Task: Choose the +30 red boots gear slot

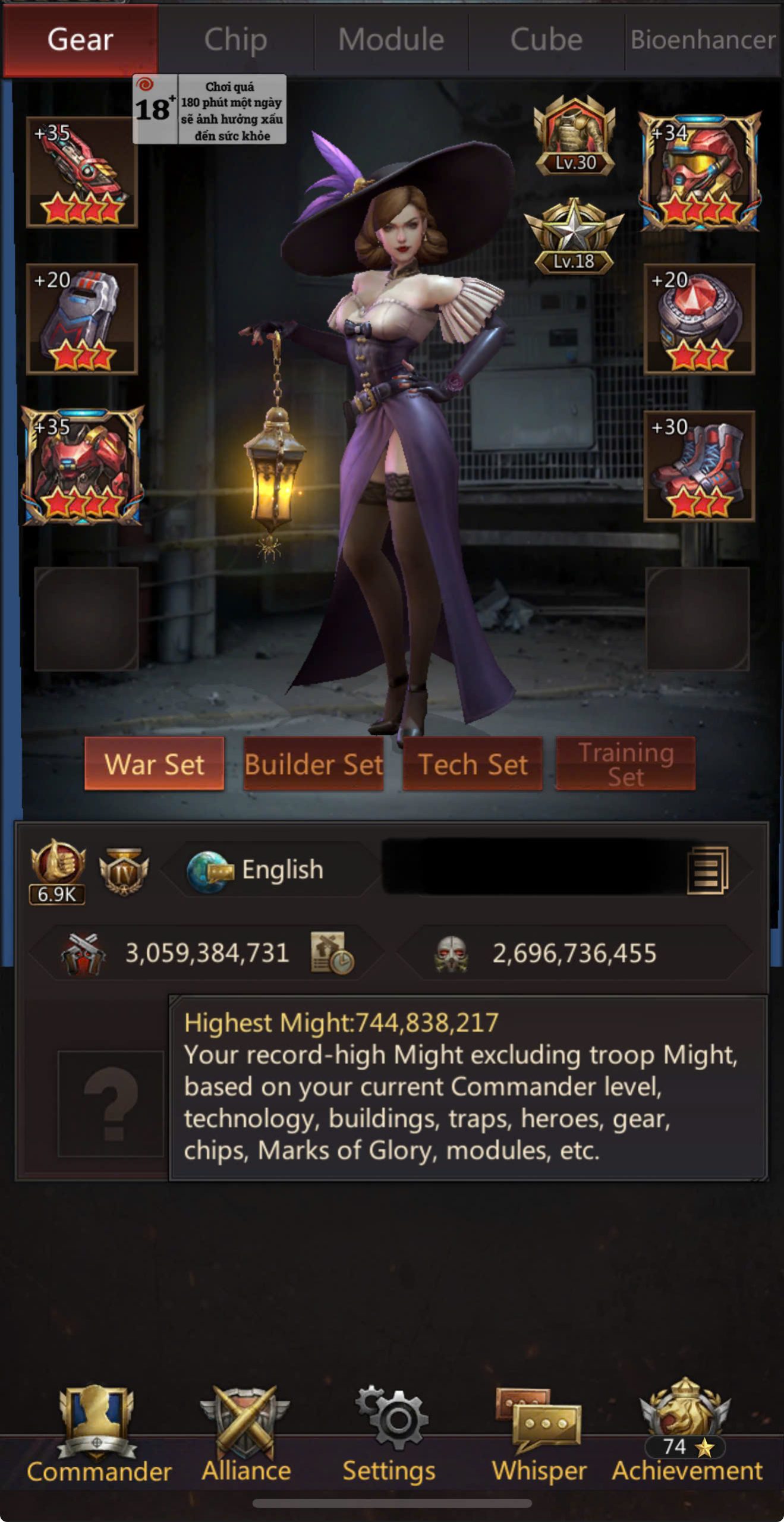Action: 700,466
